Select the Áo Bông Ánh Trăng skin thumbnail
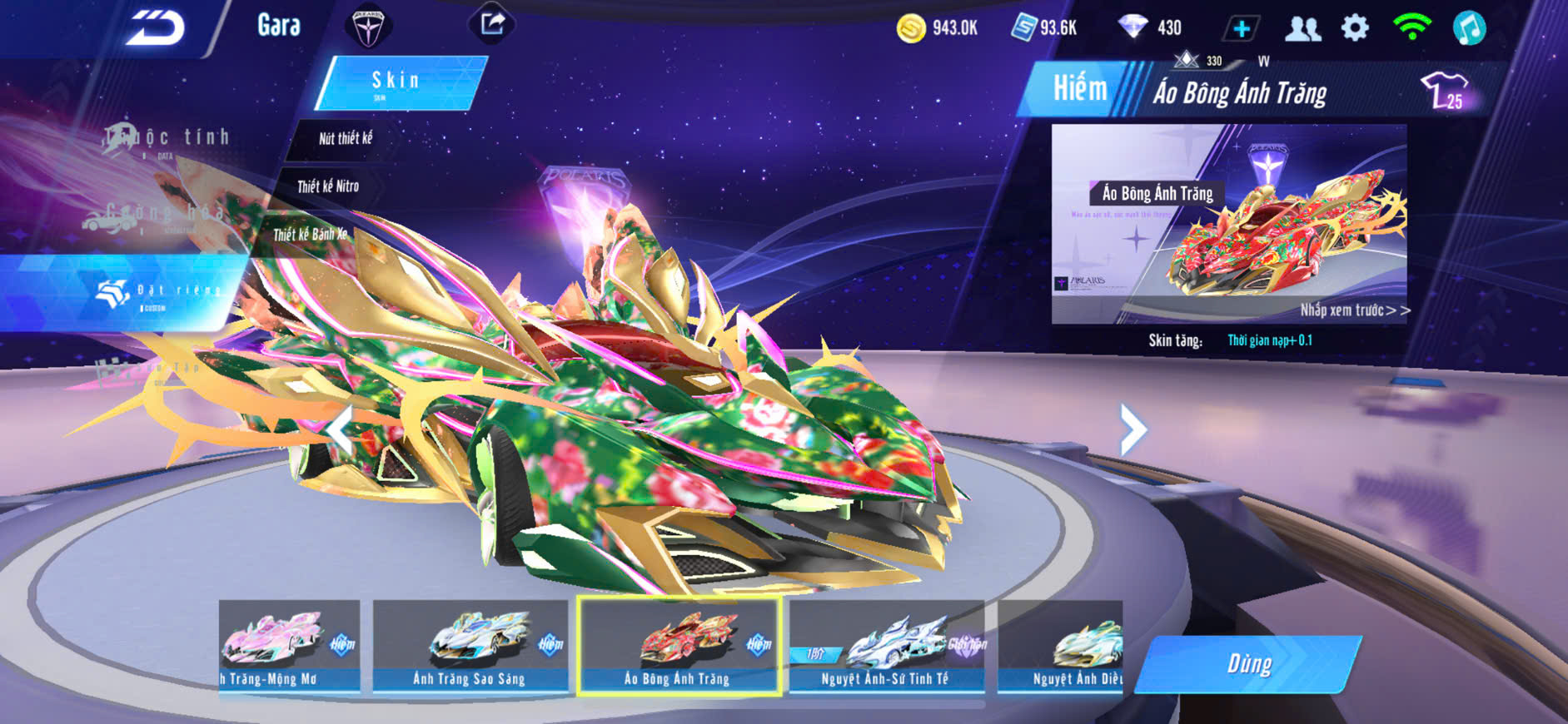The width and height of the screenshot is (1568, 724). pos(679,647)
